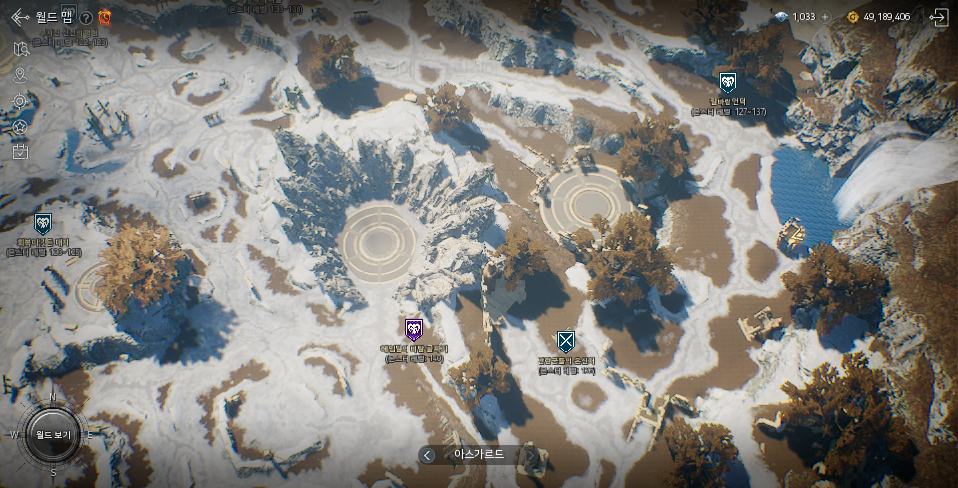Click the exit door icon
Screen dimensions: 958x488
tap(937, 17)
